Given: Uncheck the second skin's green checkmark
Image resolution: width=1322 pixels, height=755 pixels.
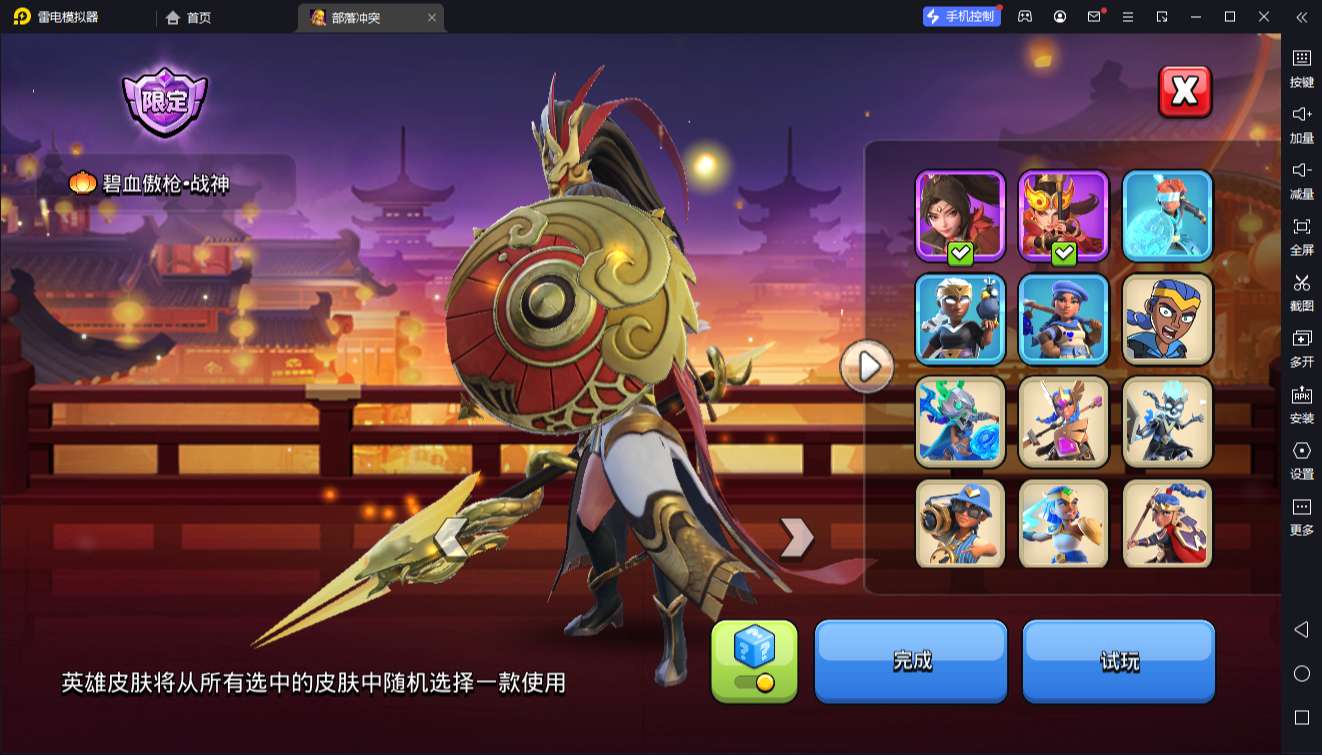Looking at the screenshot, I should (x=1064, y=254).
